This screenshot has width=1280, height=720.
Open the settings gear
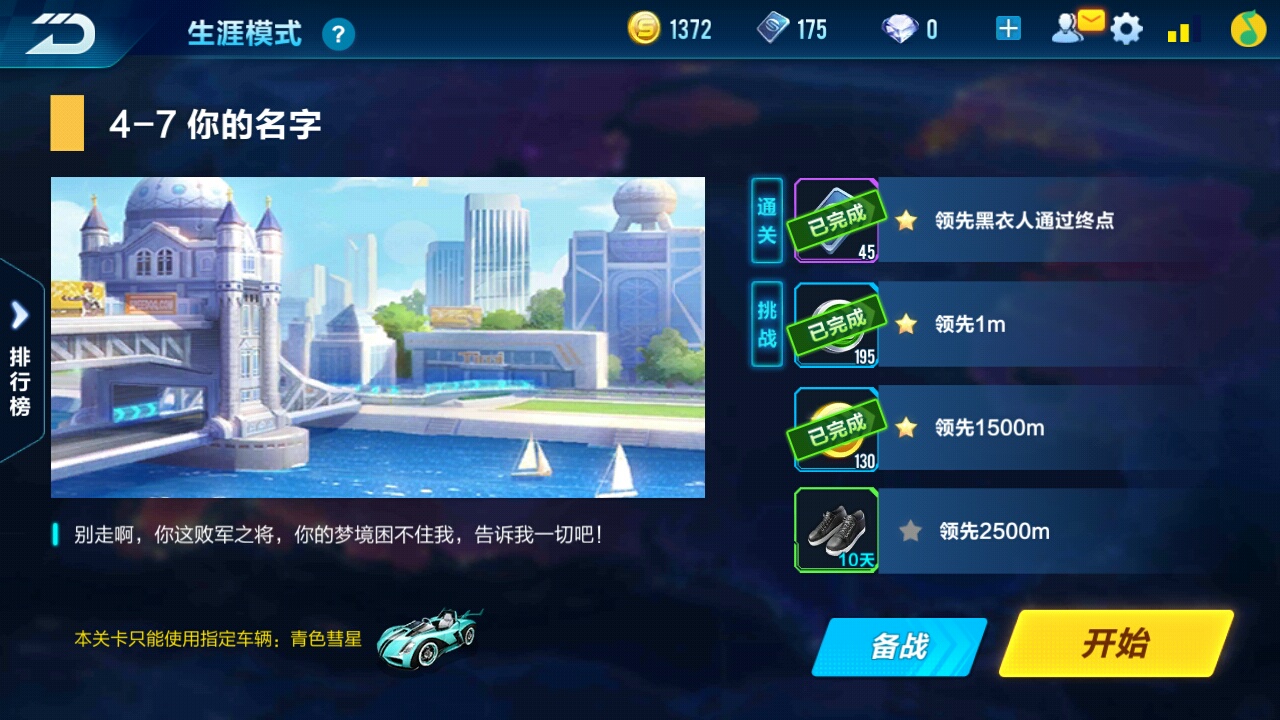(x=1126, y=29)
